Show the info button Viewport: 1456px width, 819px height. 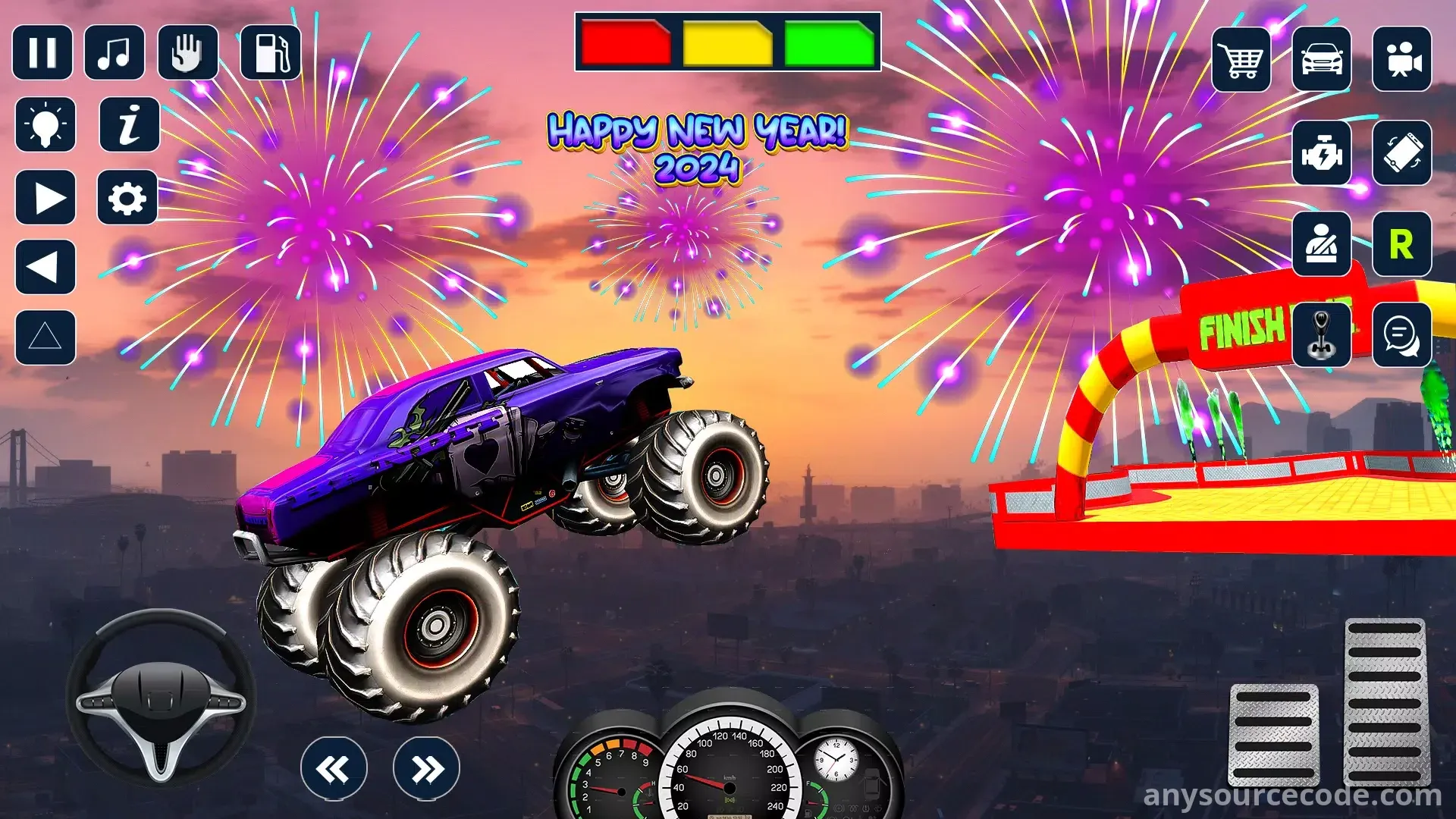pos(130,124)
